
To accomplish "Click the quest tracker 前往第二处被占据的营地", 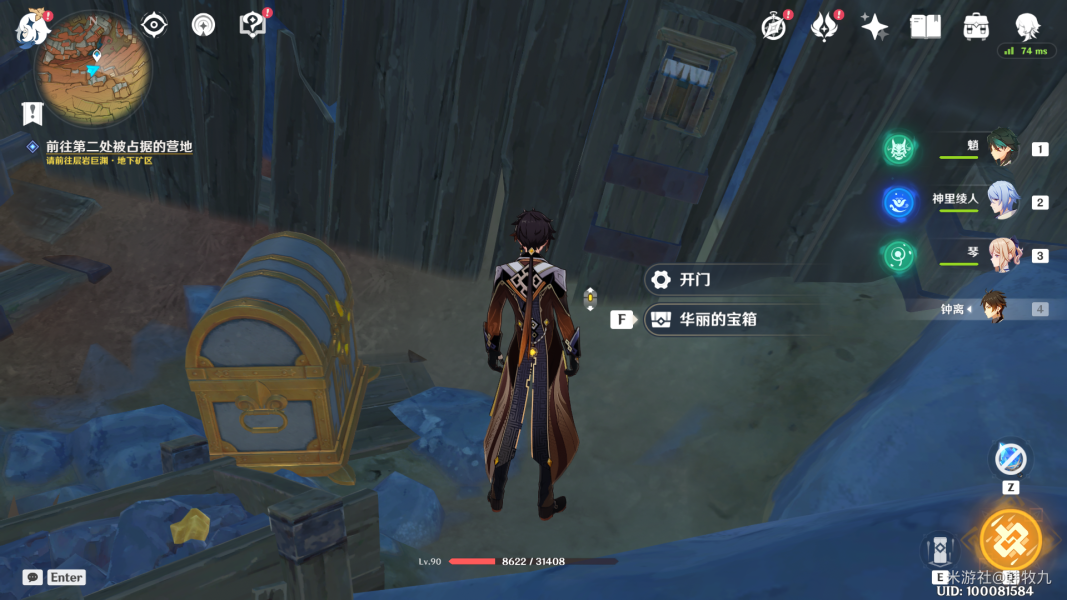I will (x=118, y=147).
